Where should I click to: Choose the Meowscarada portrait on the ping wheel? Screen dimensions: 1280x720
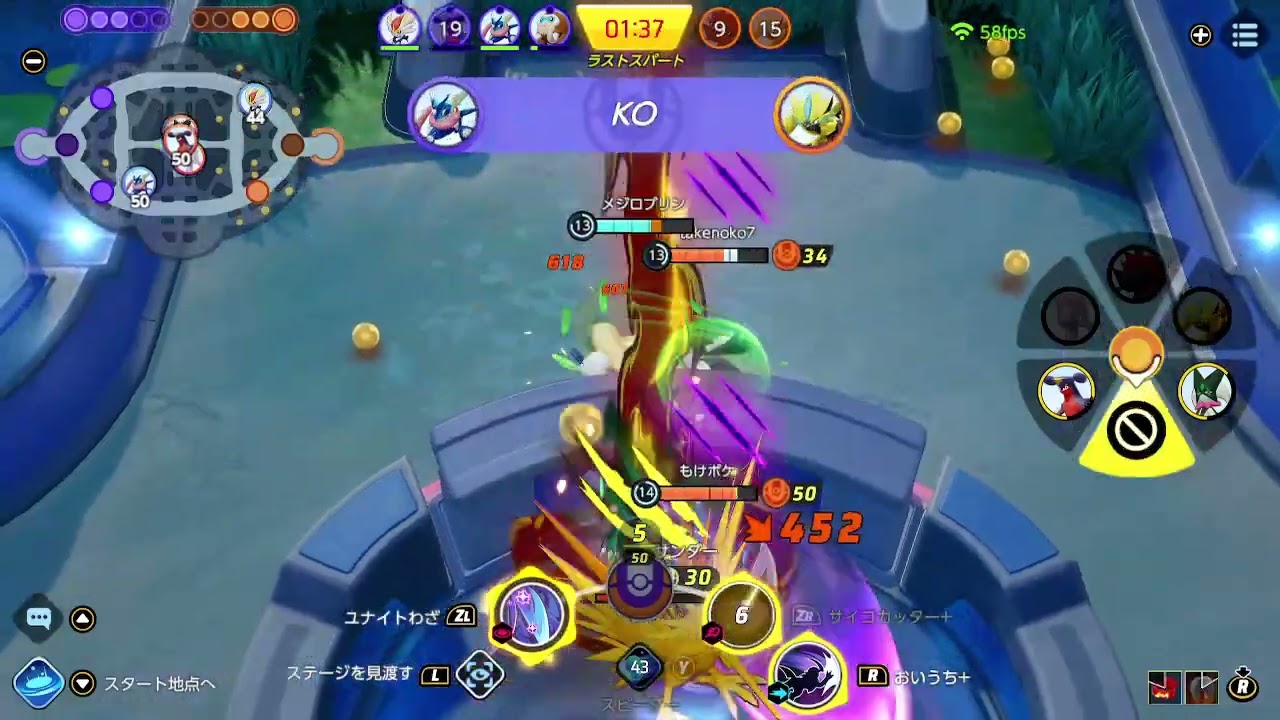[1206, 390]
